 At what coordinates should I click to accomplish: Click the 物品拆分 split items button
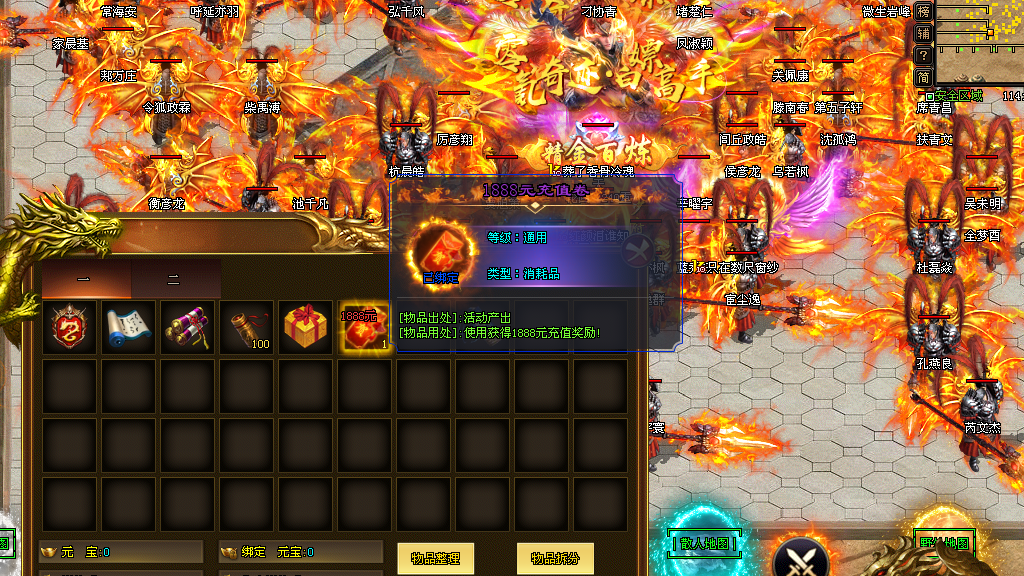[x=555, y=558]
